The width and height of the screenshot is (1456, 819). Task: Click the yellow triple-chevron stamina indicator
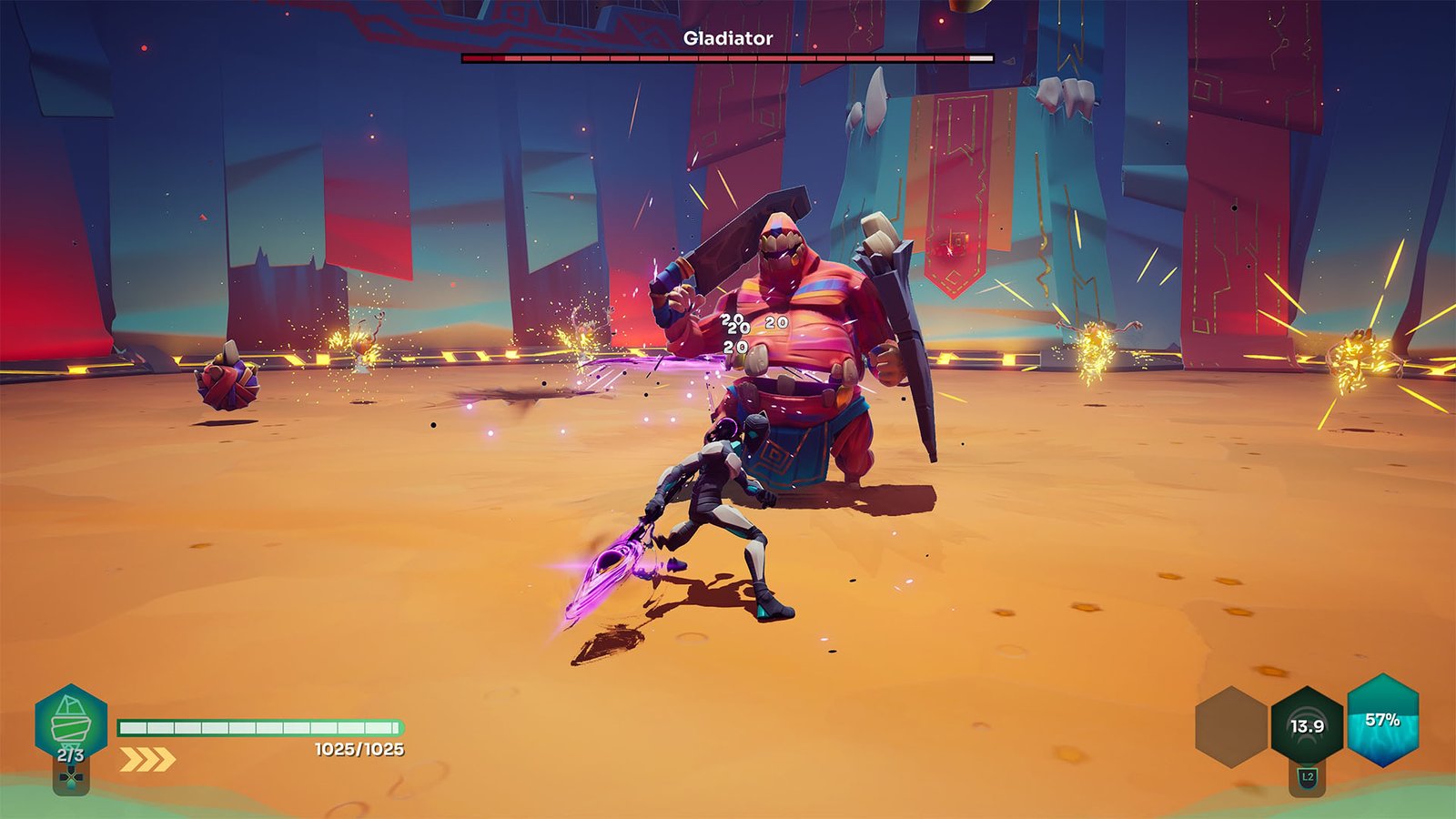(146, 753)
